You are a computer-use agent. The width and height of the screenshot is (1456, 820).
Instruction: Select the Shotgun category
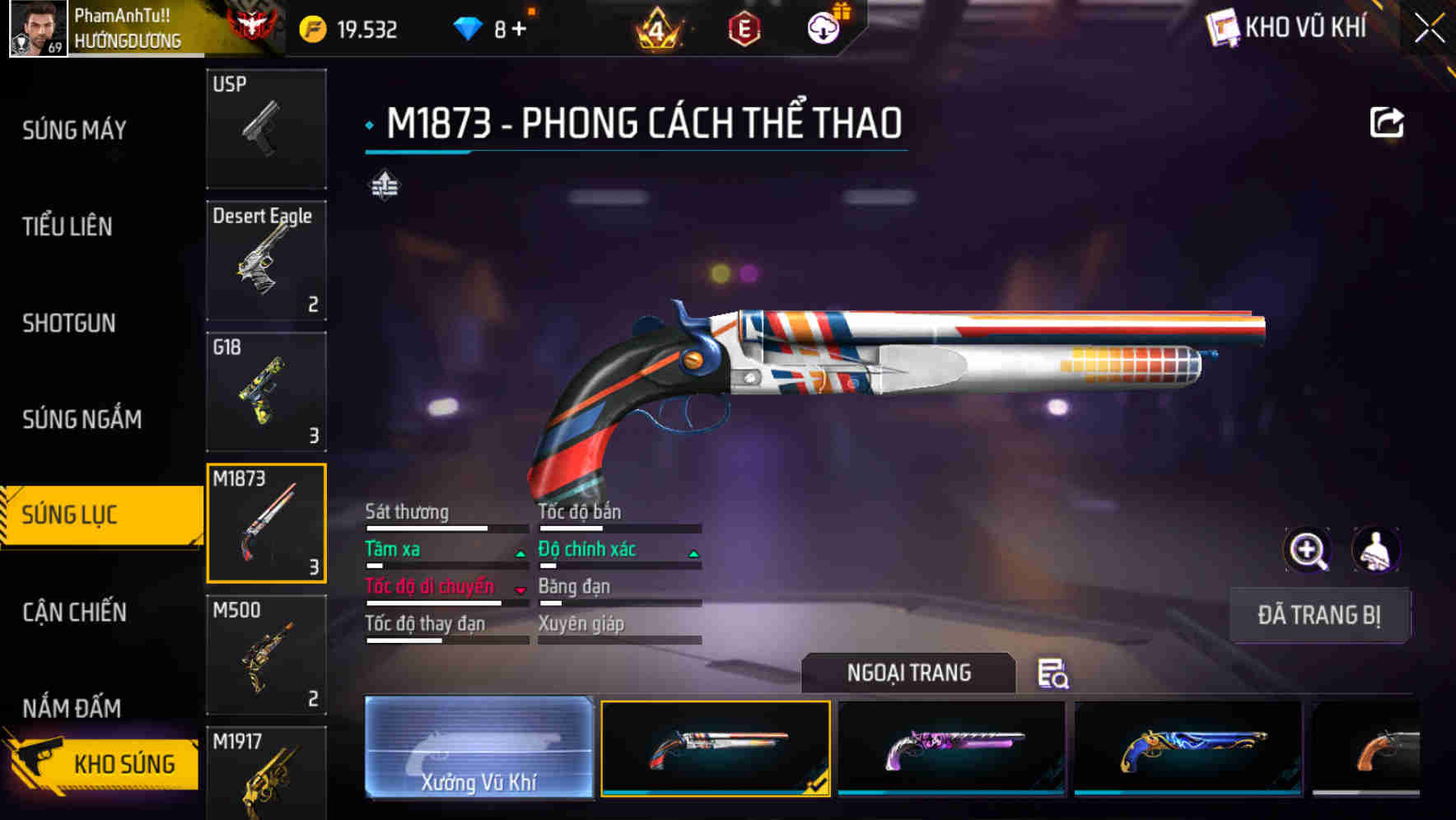point(69,323)
